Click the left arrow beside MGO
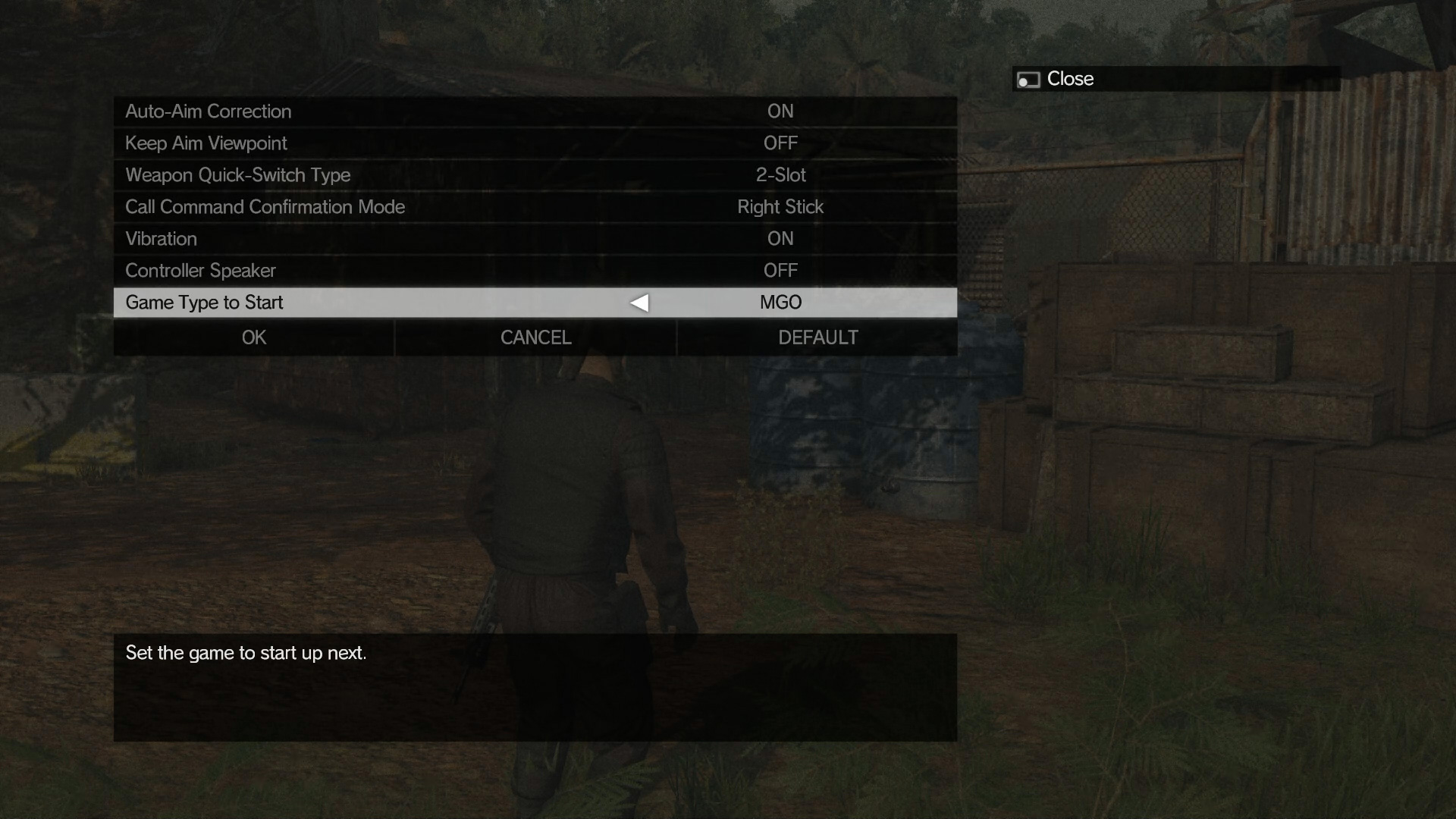Image resolution: width=1456 pixels, height=819 pixels. pyautogui.click(x=639, y=303)
